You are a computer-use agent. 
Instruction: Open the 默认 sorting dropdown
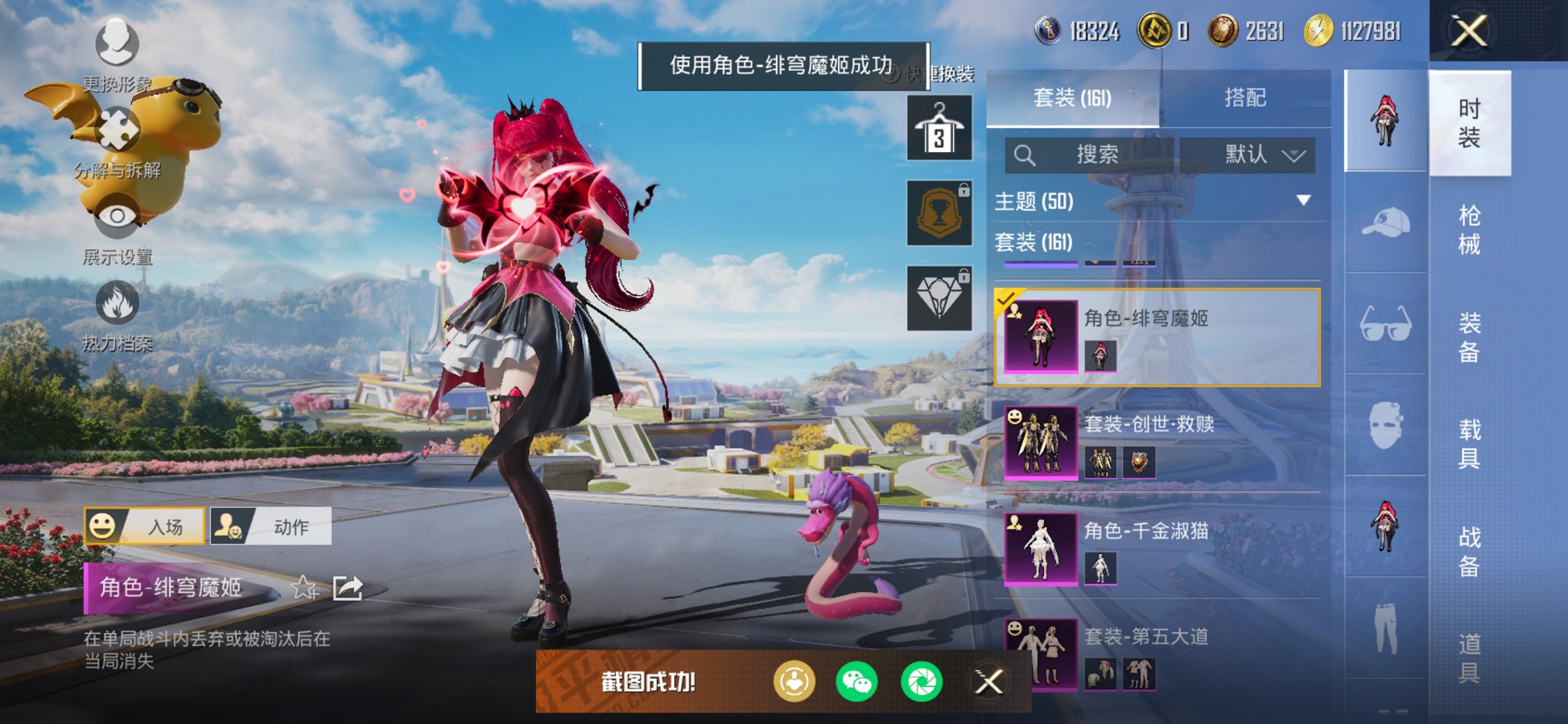pyautogui.click(x=1248, y=154)
